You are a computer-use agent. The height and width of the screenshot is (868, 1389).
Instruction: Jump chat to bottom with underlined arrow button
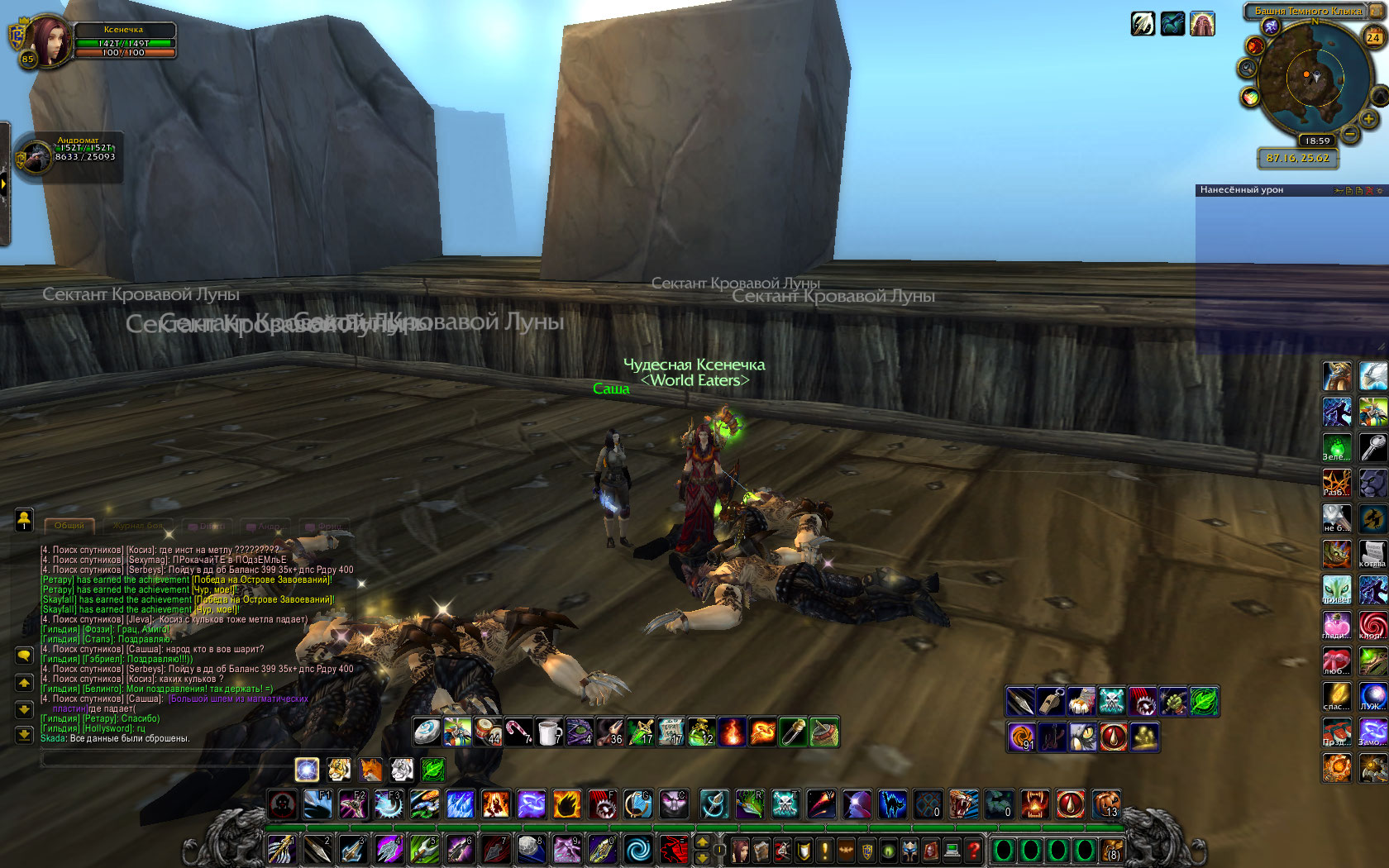24,734
